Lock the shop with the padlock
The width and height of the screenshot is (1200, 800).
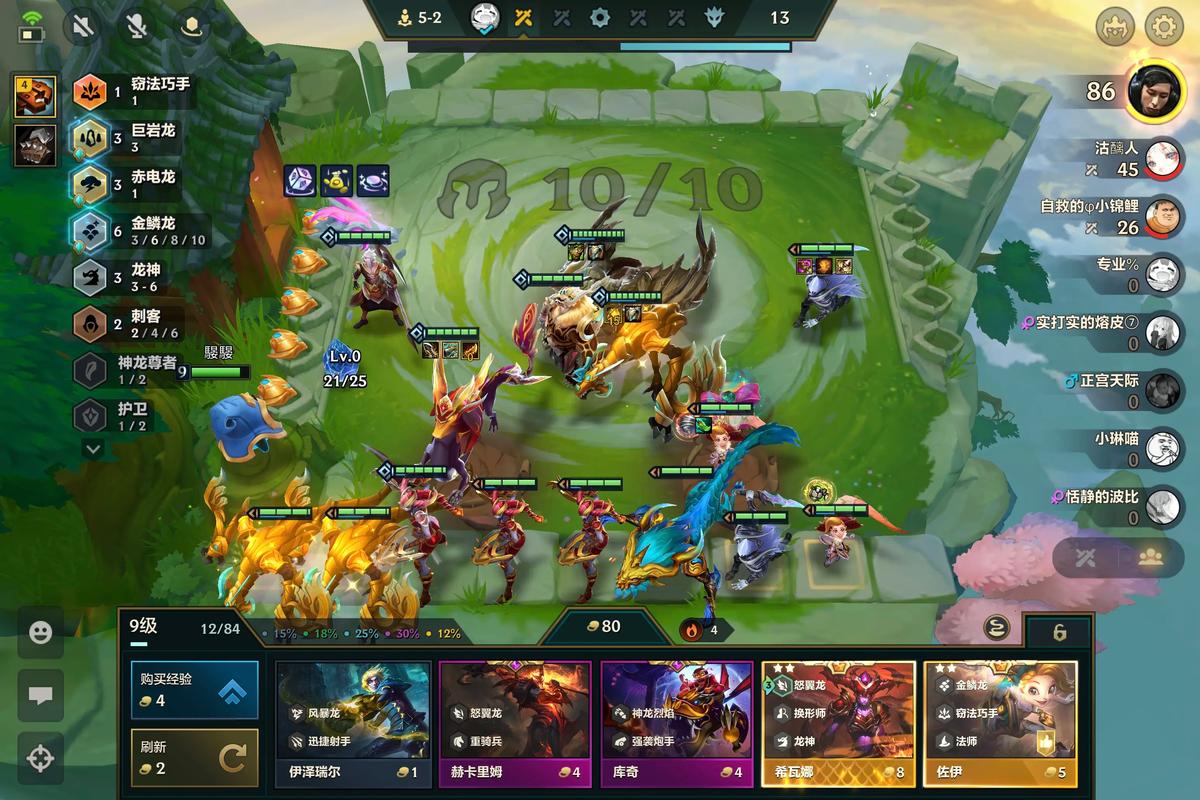click(x=1060, y=632)
